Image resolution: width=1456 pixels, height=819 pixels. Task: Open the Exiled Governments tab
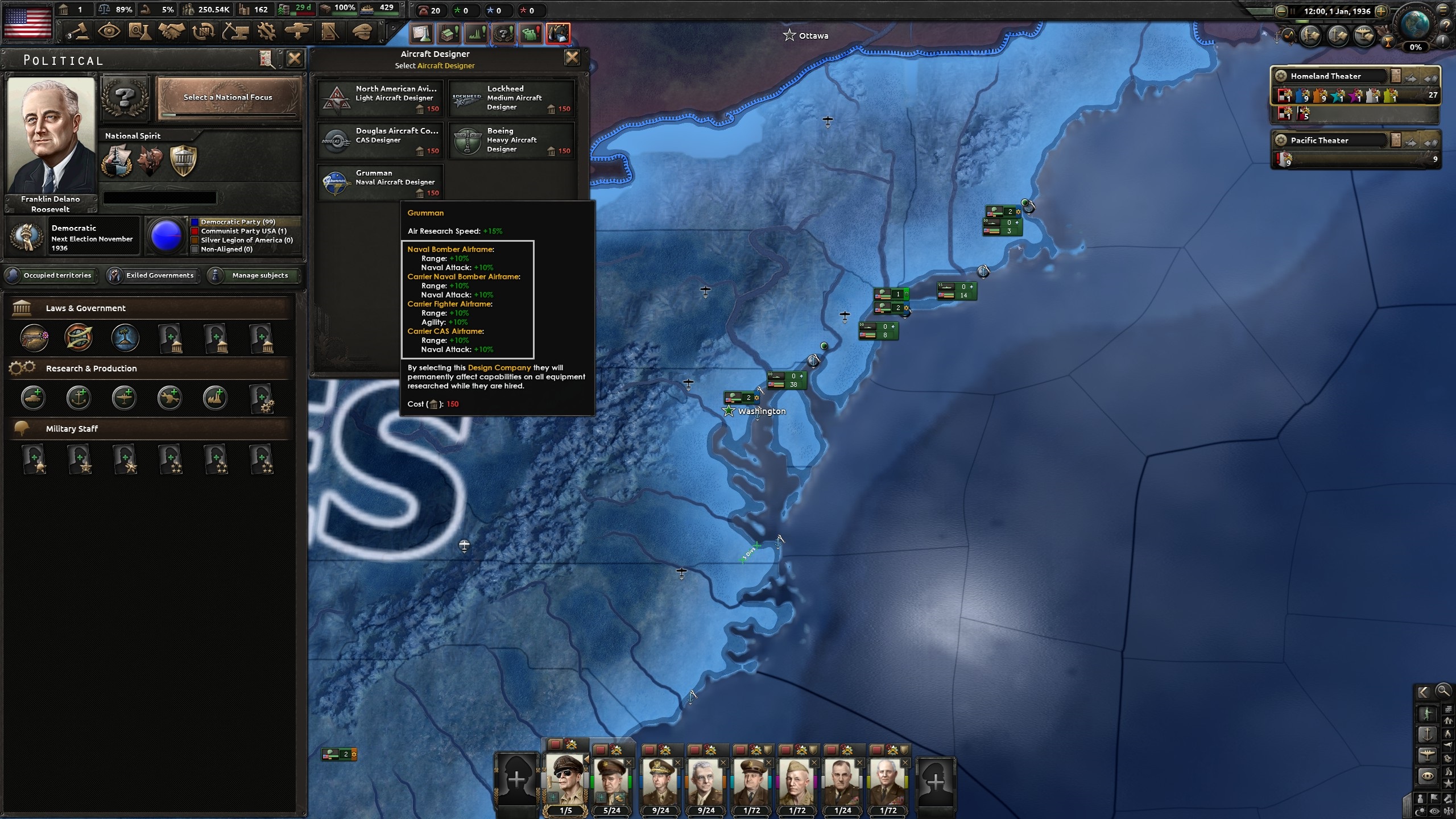coord(154,275)
